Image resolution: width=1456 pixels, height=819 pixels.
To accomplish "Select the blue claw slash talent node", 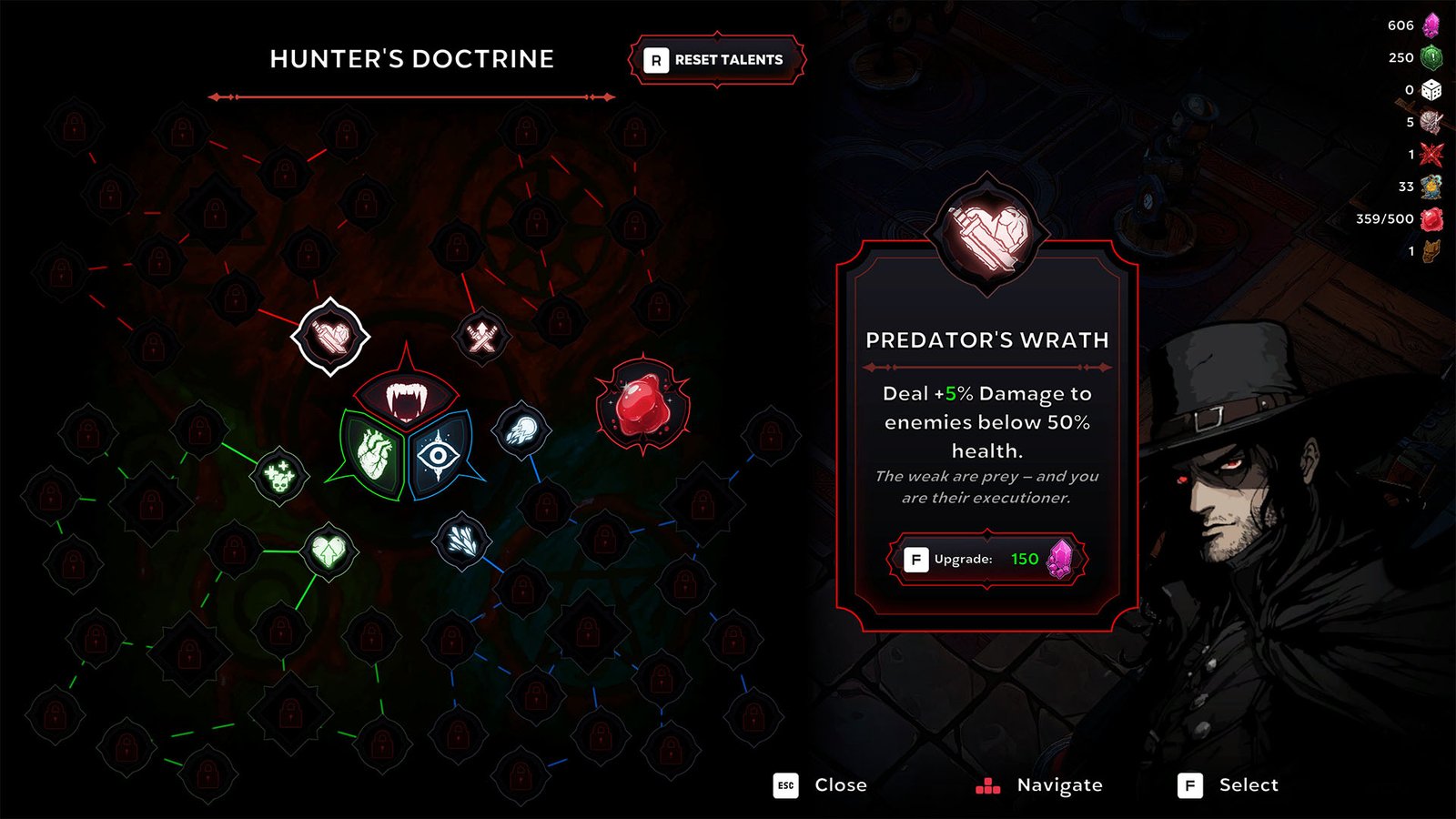I will click(x=462, y=541).
